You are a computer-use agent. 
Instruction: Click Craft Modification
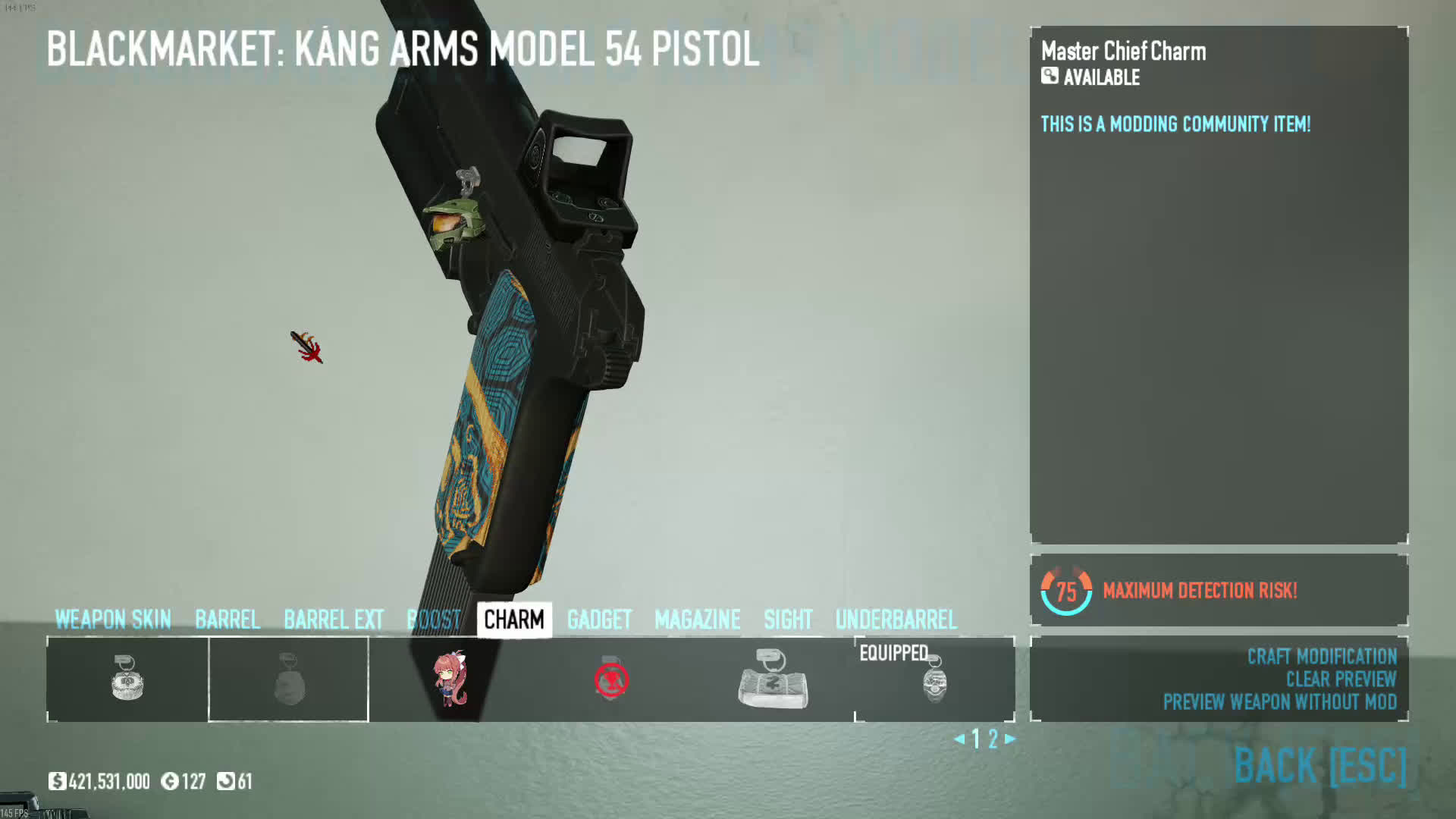(1322, 656)
